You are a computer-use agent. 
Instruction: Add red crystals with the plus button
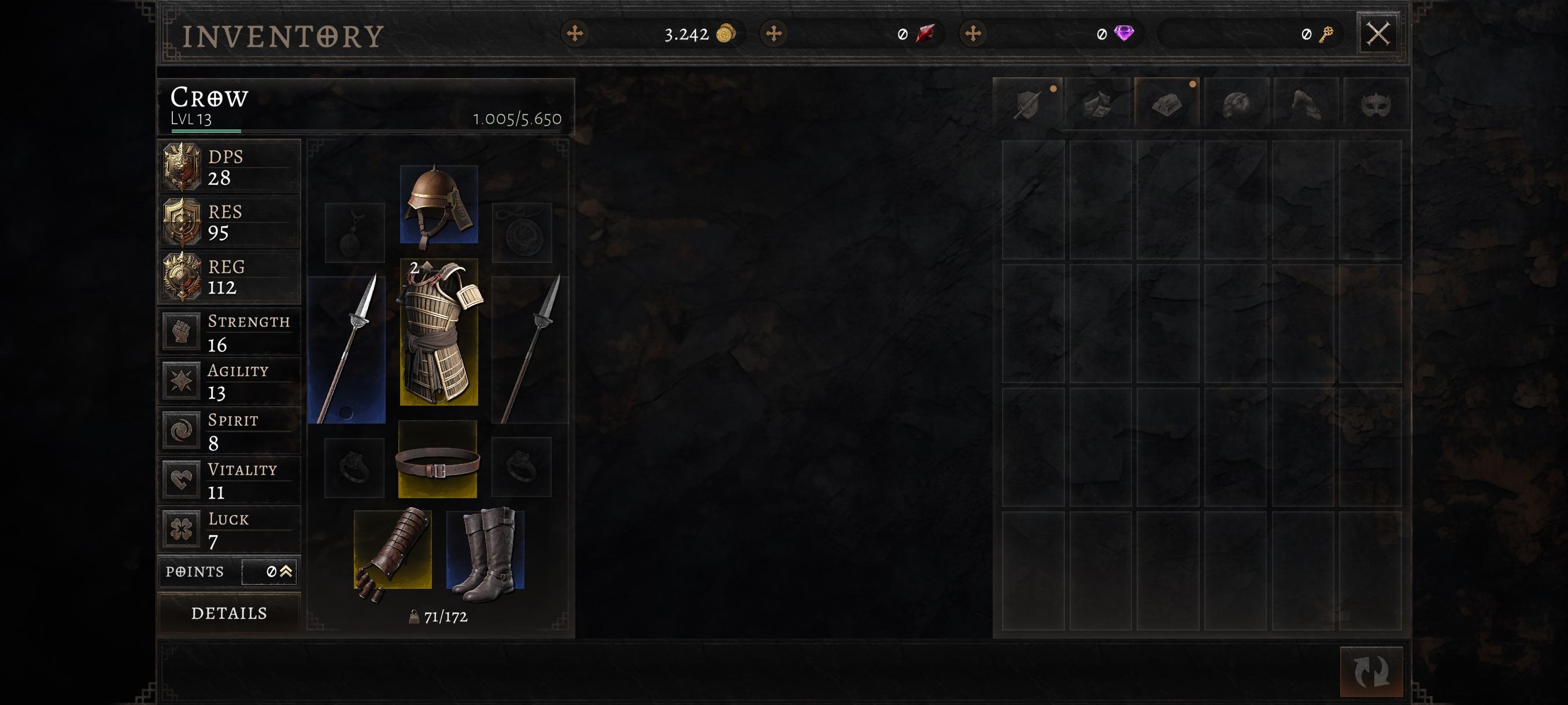[x=774, y=34]
